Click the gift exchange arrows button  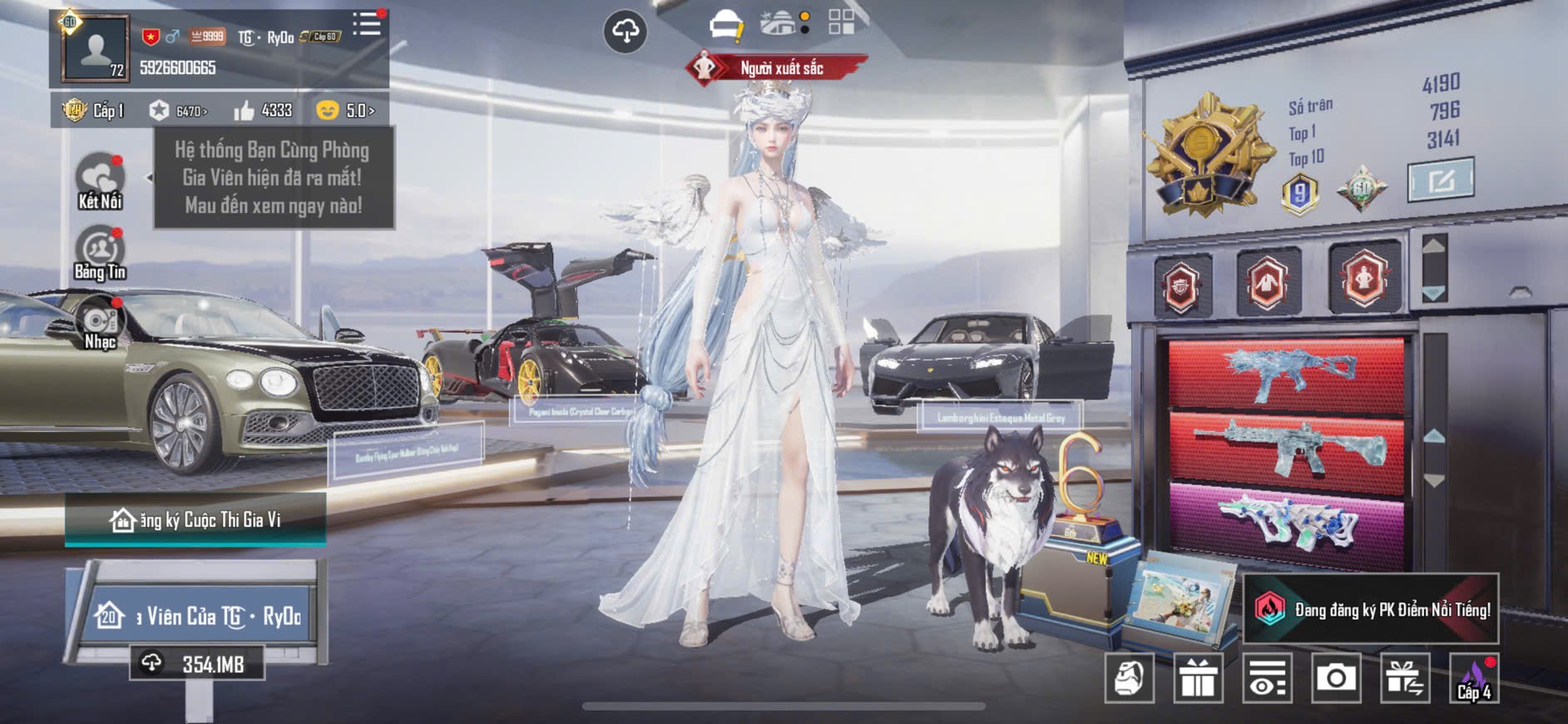pos(1405,678)
